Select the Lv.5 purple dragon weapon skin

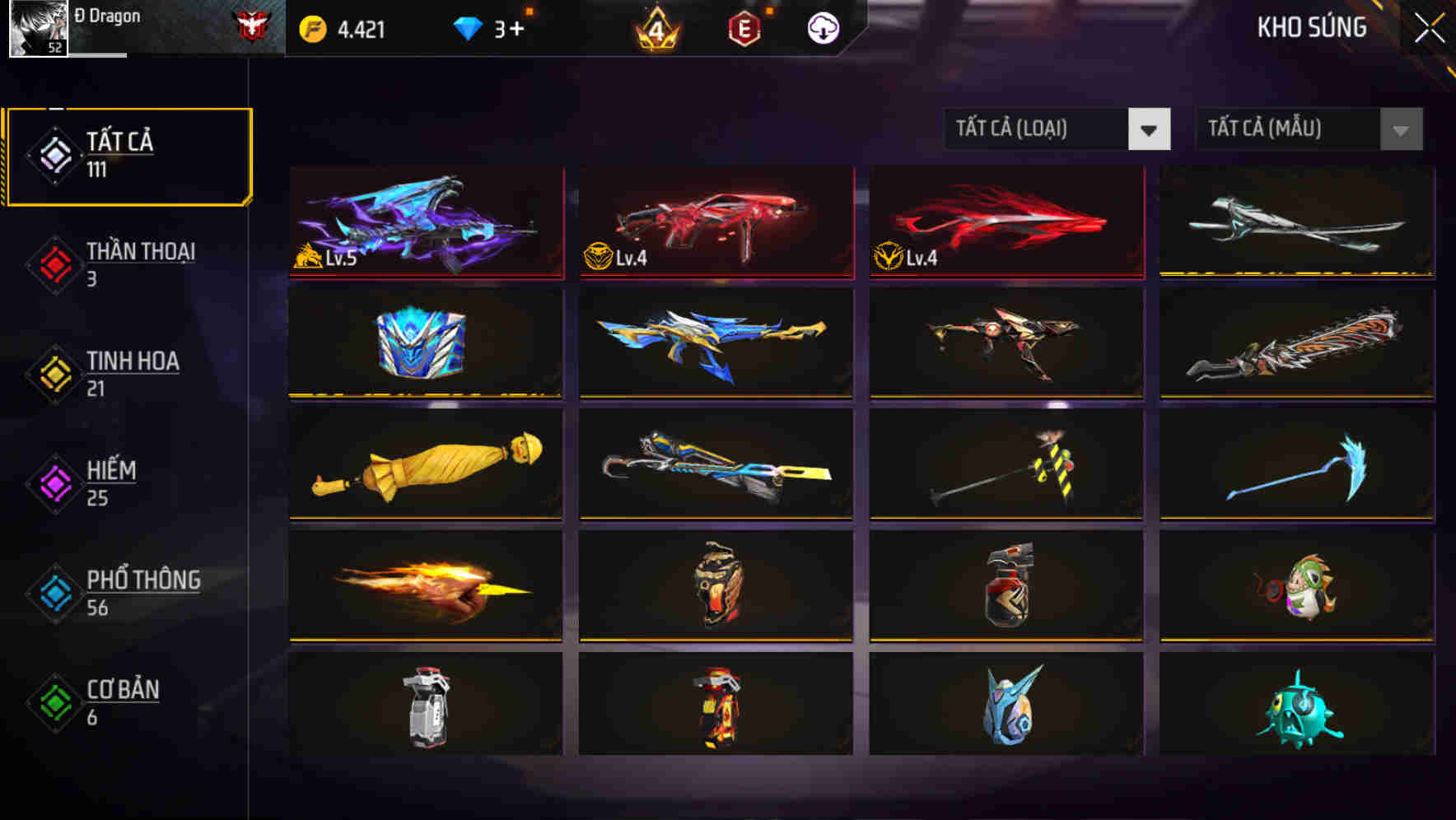(x=426, y=224)
